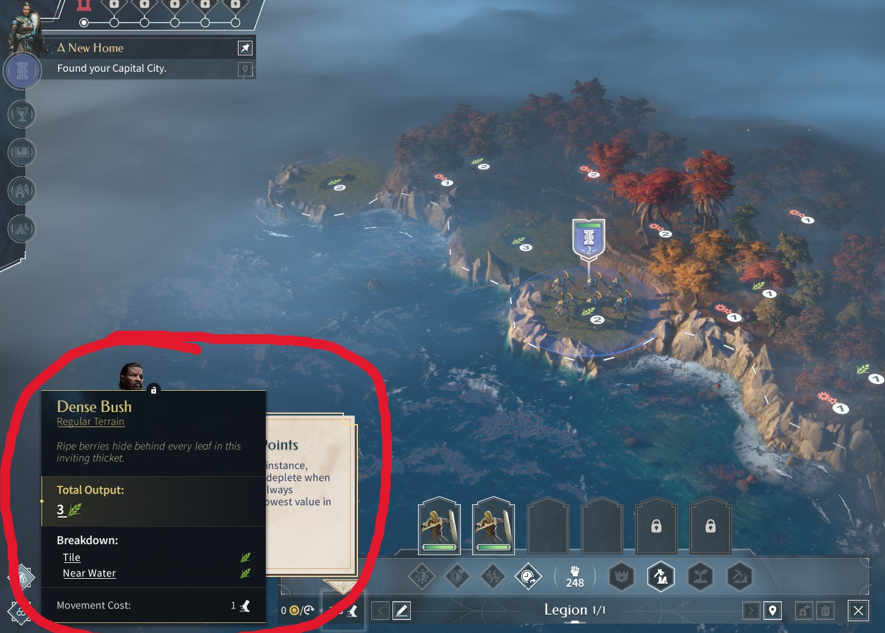Click the sprout hexagon action icon
This screenshot has height=633, width=885.
[x=701, y=576]
